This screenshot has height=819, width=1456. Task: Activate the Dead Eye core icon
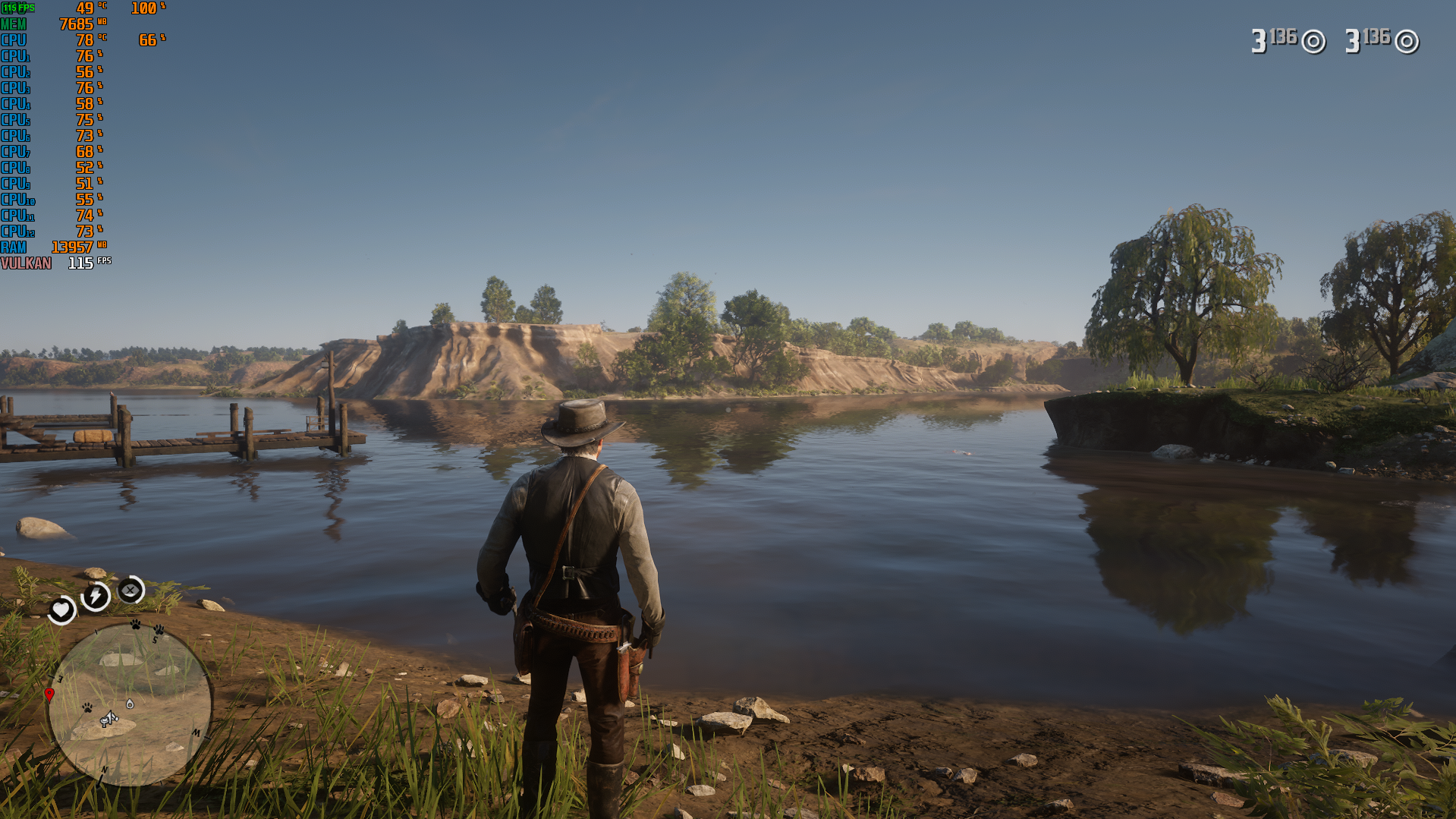point(131,590)
